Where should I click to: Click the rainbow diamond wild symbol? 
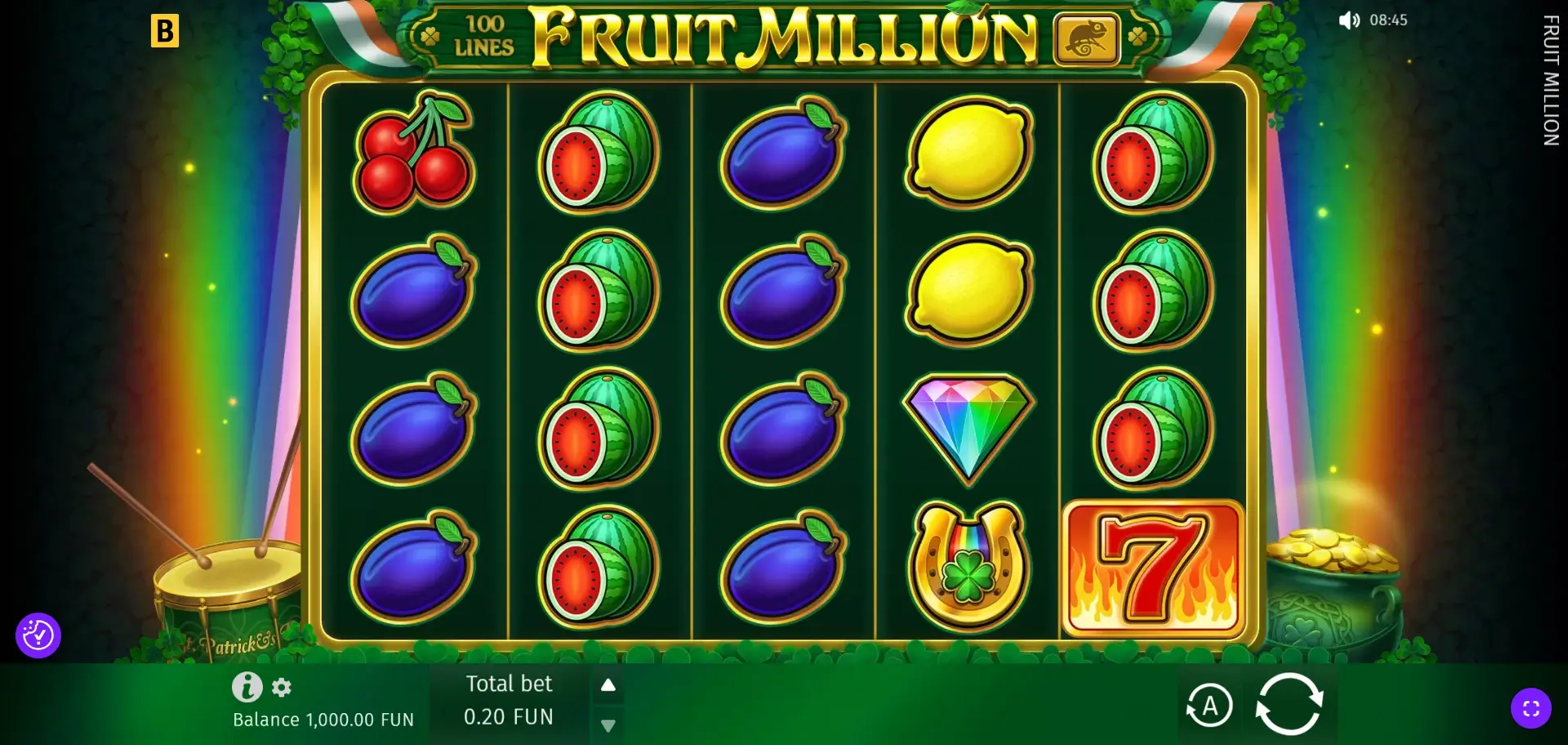tap(969, 425)
